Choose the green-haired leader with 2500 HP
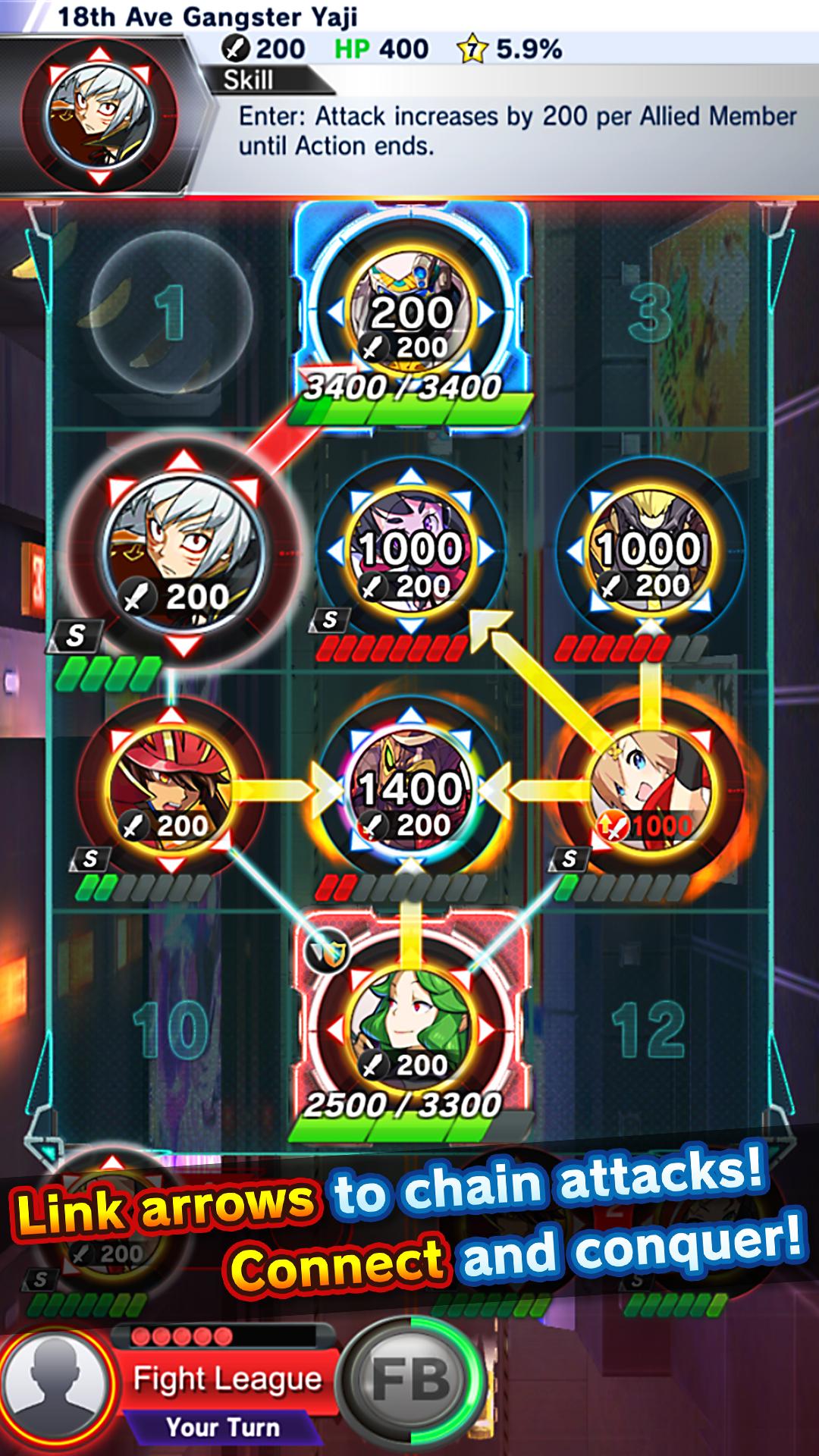 (410, 1030)
